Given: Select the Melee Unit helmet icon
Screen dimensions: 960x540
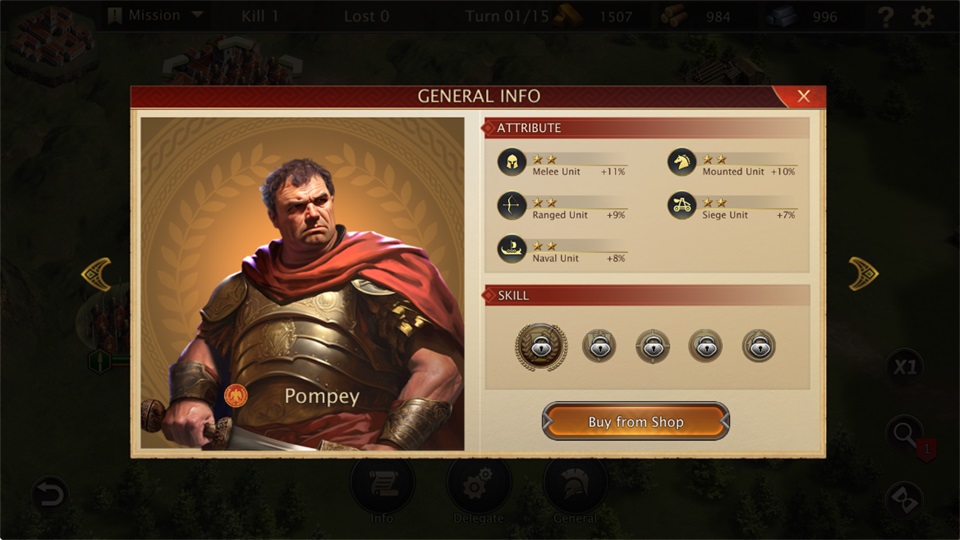Looking at the screenshot, I should click(x=512, y=163).
